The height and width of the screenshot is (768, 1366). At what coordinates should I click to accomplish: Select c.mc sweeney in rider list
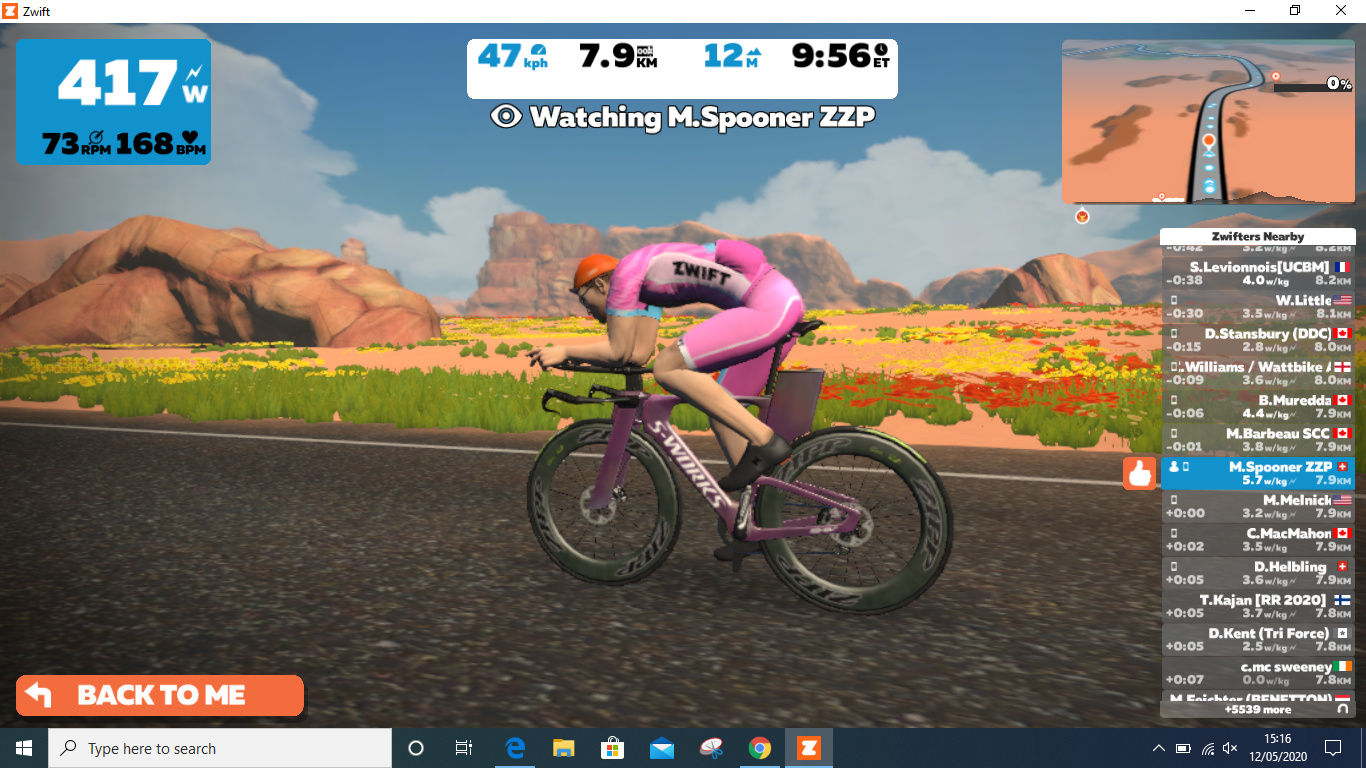click(1257, 673)
